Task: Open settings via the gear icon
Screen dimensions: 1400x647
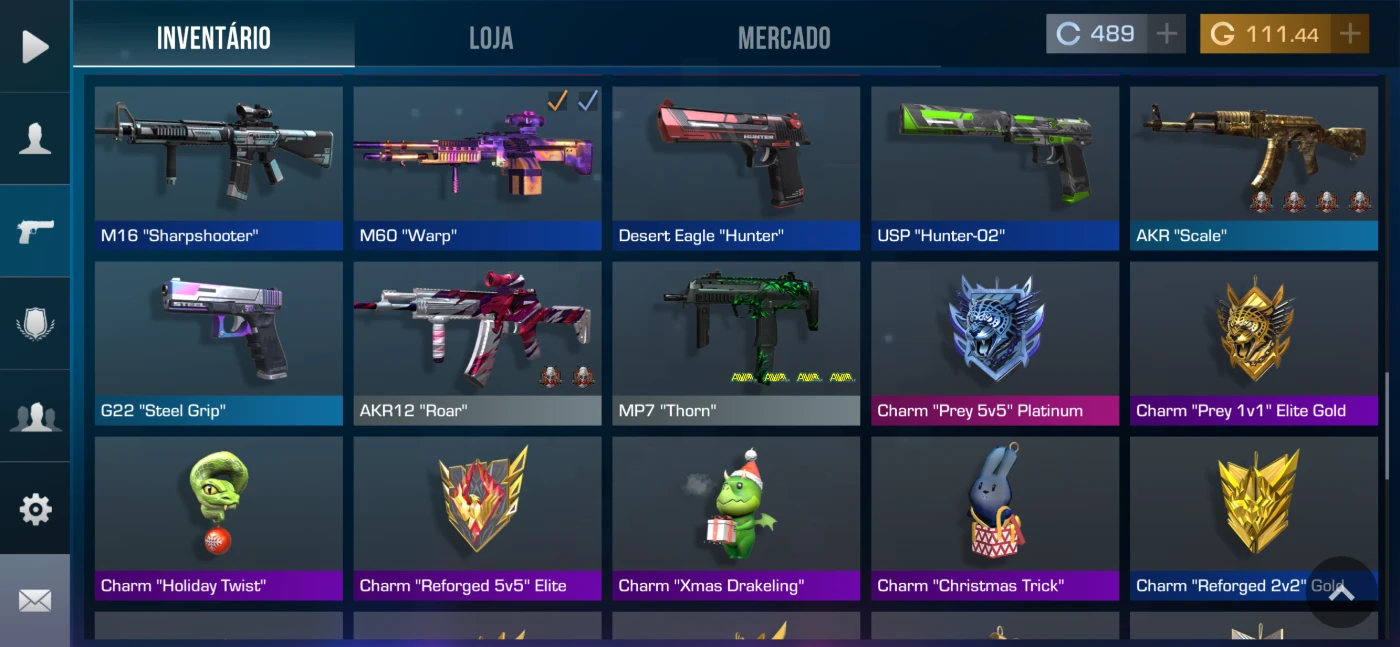Action: tap(35, 509)
